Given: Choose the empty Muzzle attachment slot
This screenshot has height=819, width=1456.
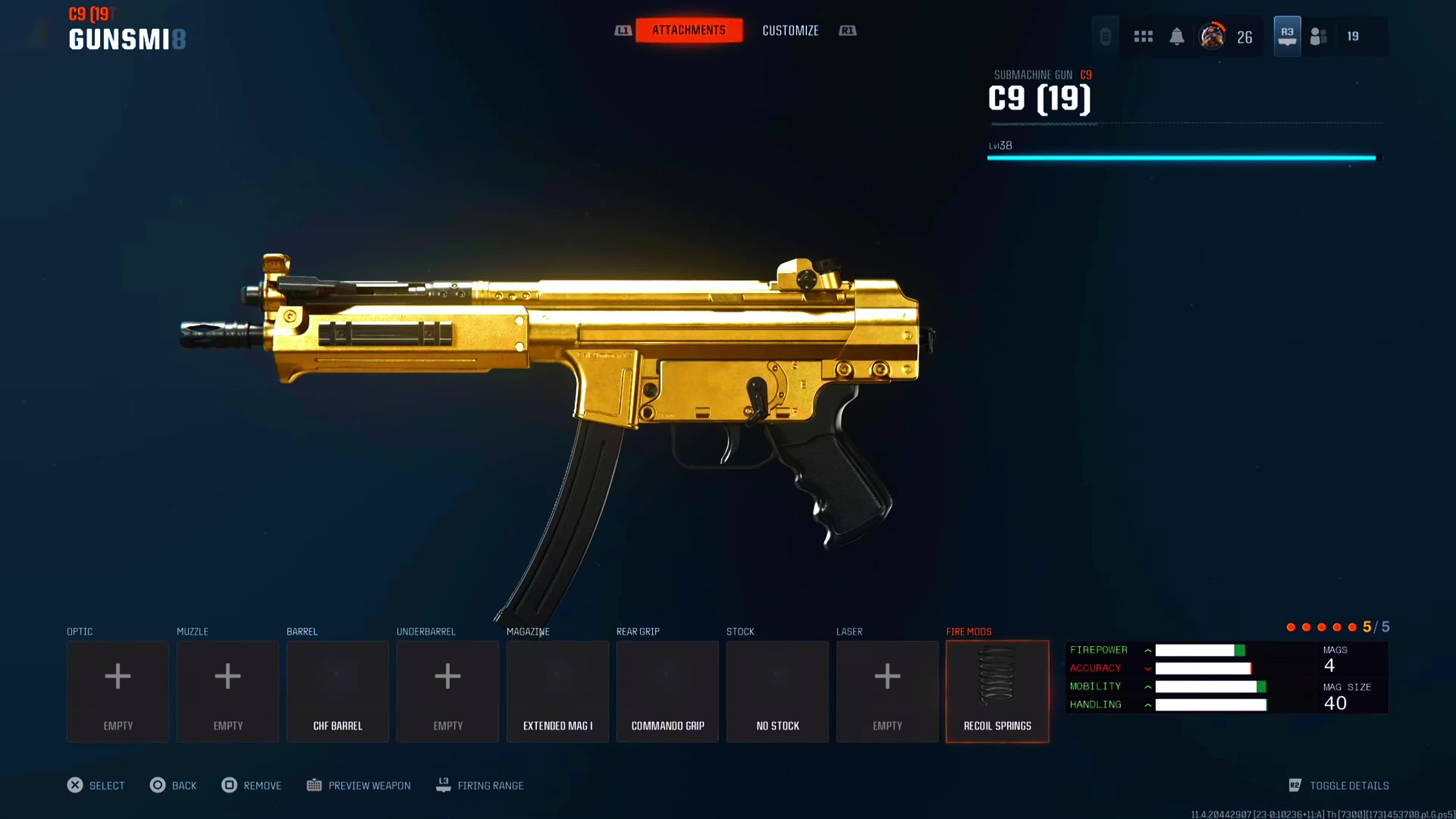Looking at the screenshot, I should click(x=228, y=691).
